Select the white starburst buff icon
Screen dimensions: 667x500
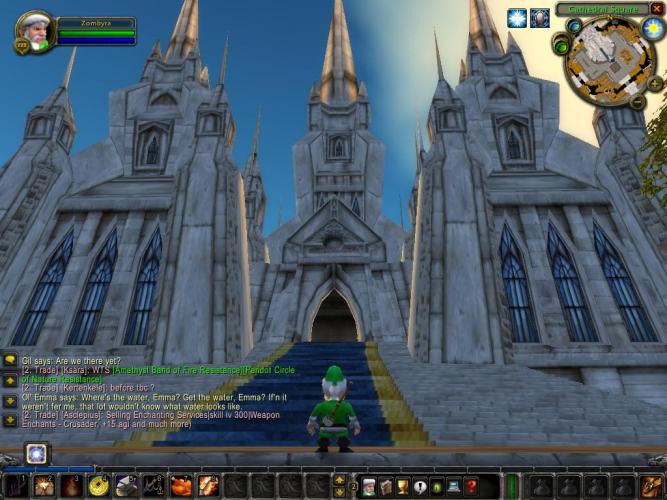click(516, 18)
